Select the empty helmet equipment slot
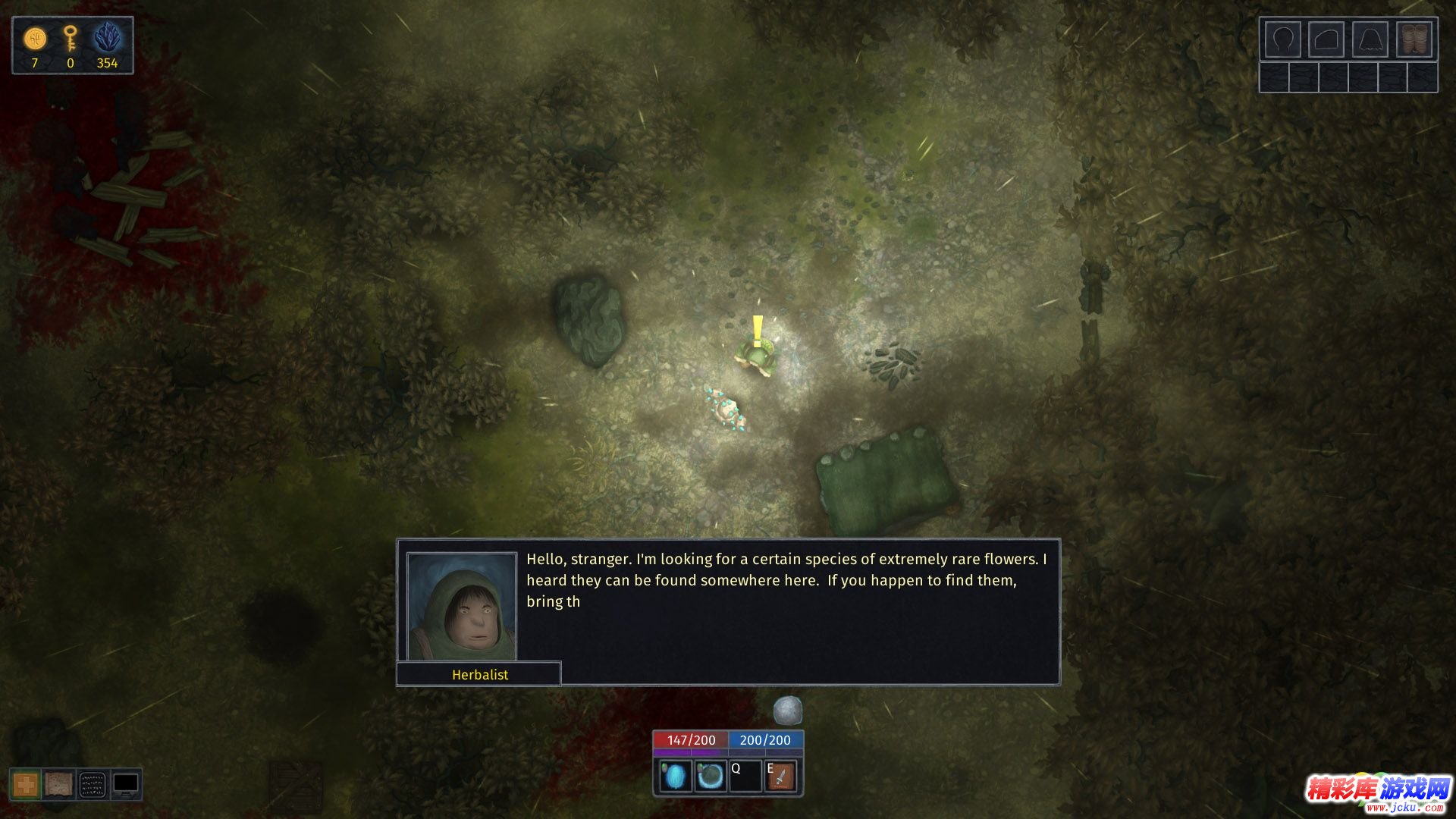The height and width of the screenshot is (819, 1456). coord(1282,39)
